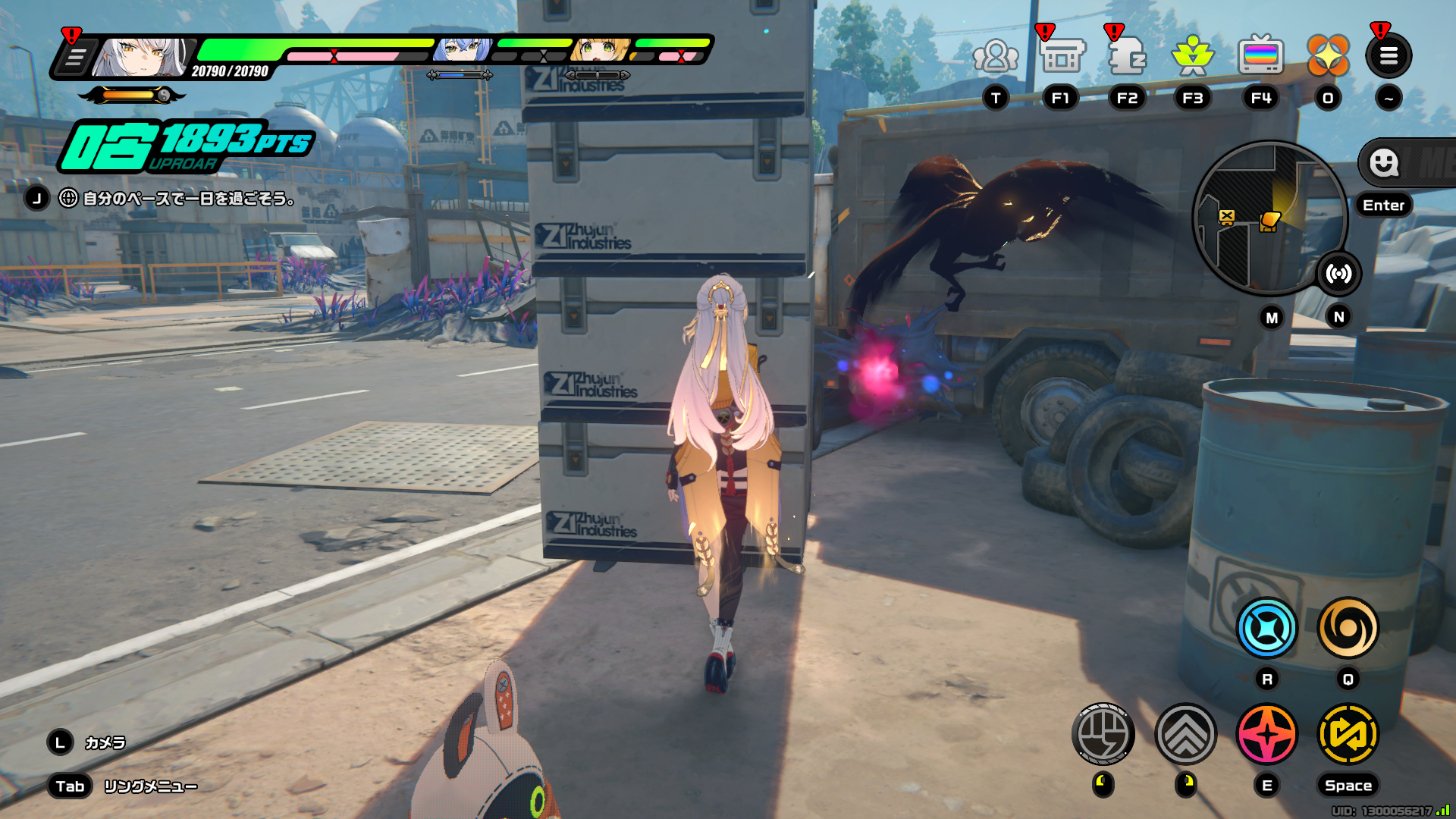Switch to the blonde character portrait

(599, 50)
